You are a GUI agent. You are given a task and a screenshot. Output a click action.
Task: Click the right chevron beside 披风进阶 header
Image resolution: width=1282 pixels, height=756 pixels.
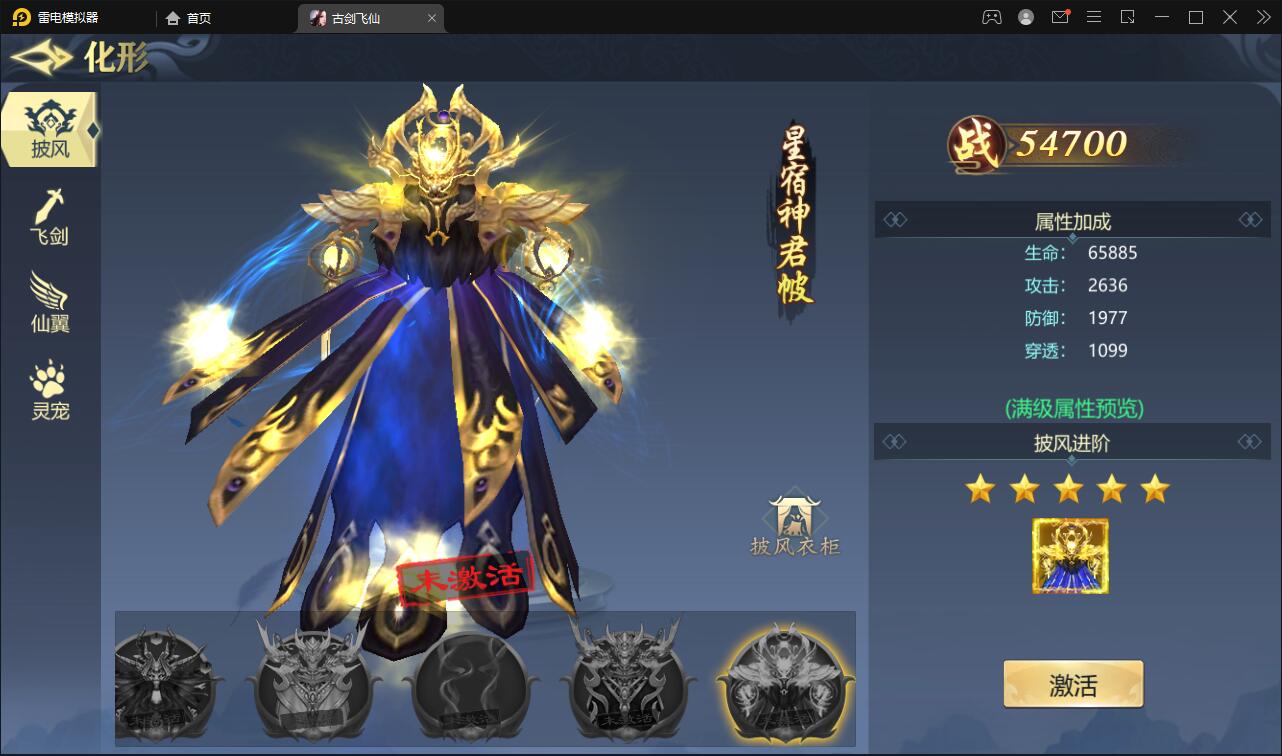point(1251,442)
